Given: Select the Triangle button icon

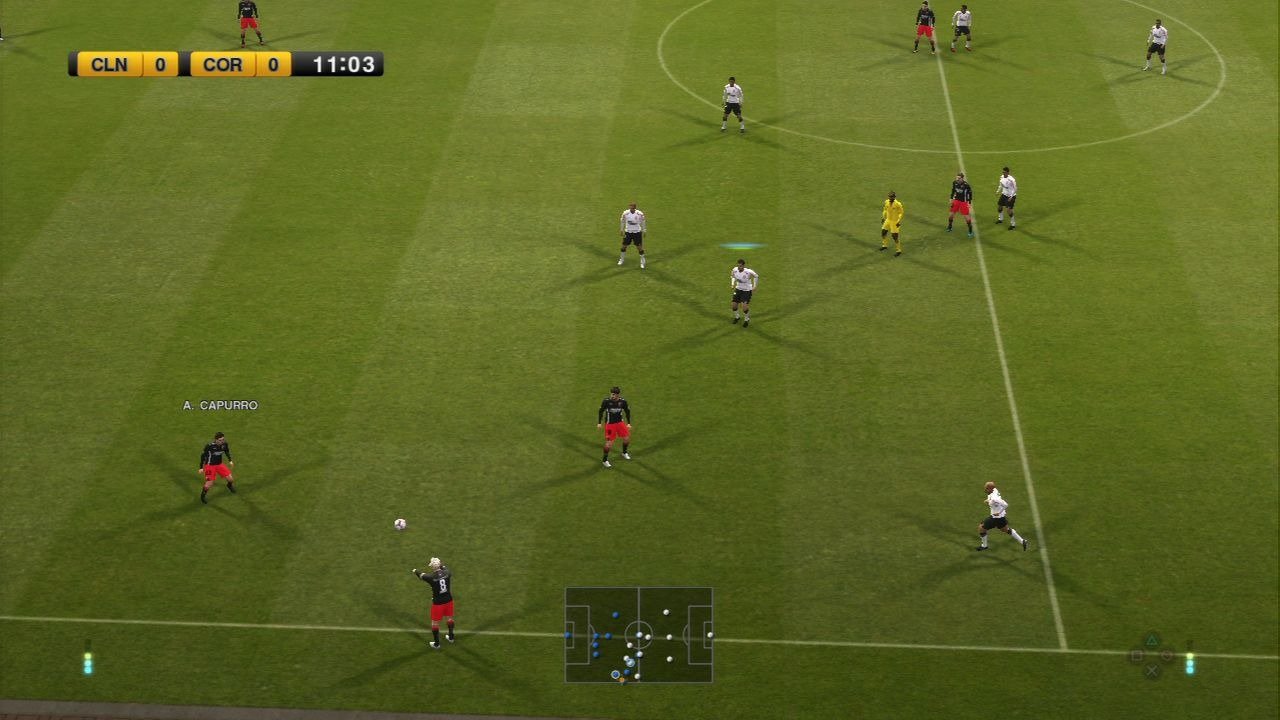Looking at the screenshot, I should (1152, 638).
